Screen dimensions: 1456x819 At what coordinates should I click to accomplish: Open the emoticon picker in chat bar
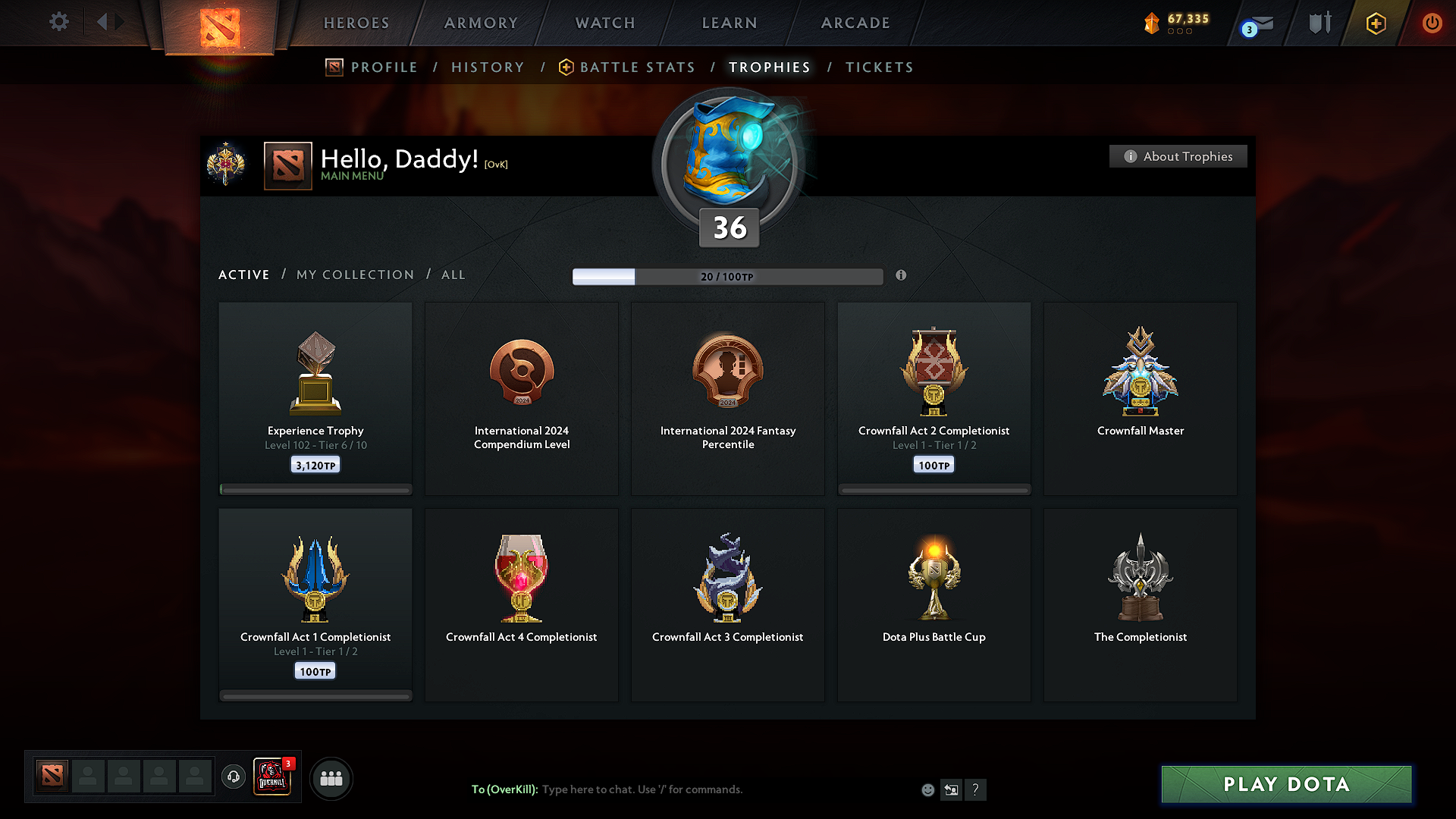(927, 789)
